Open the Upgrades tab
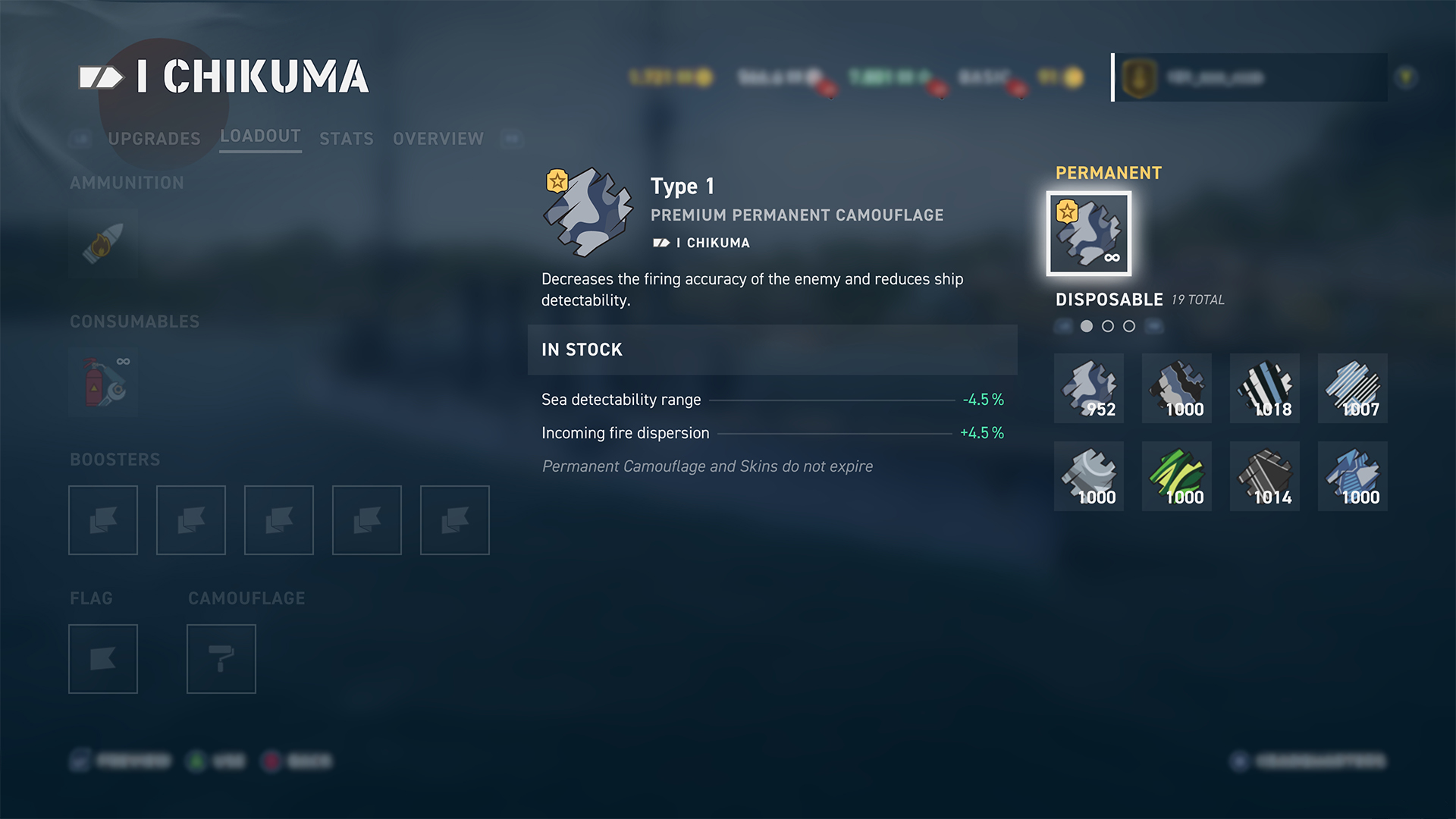 (154, 139)
